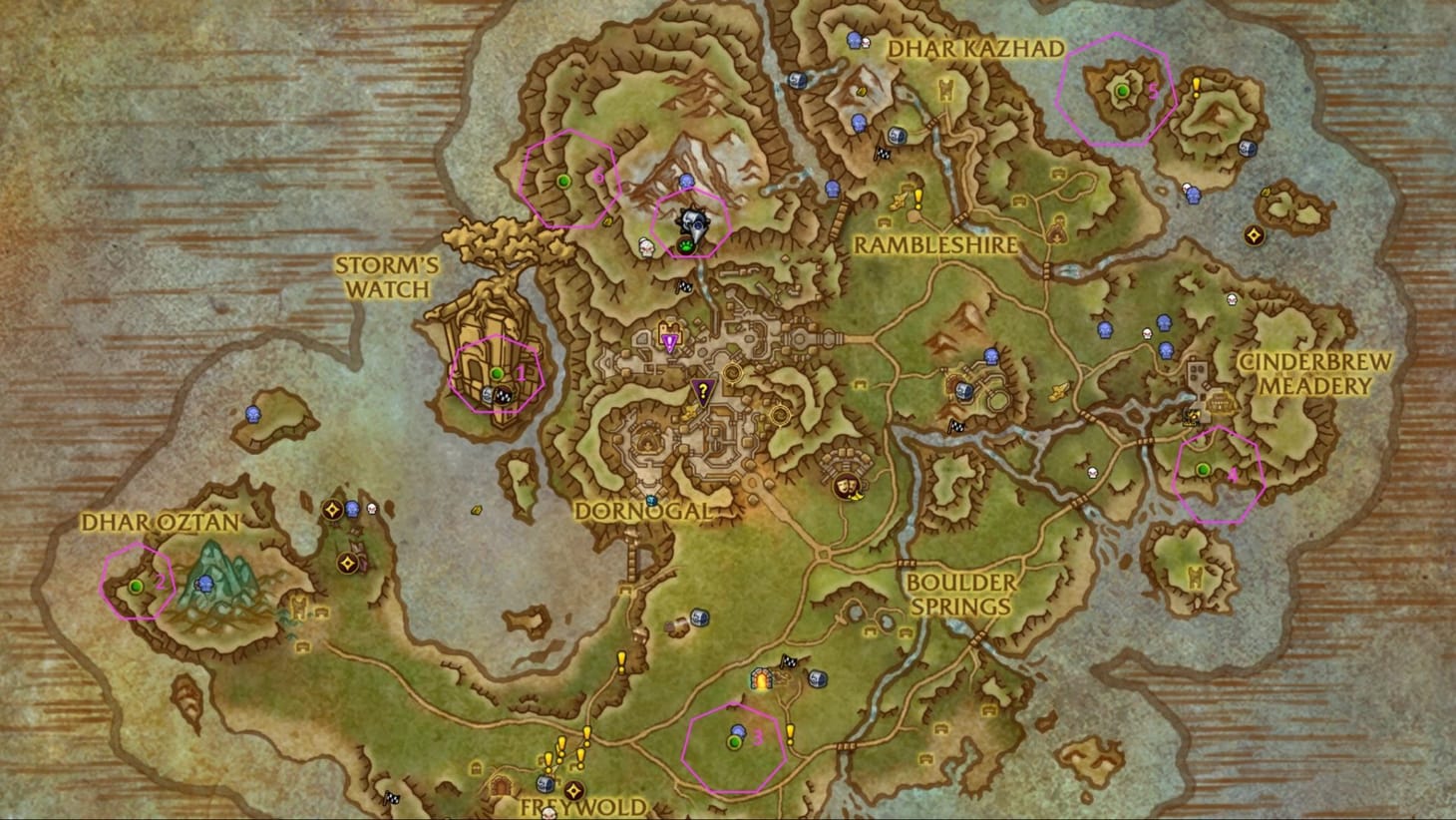Click the purple question mark marker in Dornogal
Screen dimensions: 1456x820
point(703,389)
